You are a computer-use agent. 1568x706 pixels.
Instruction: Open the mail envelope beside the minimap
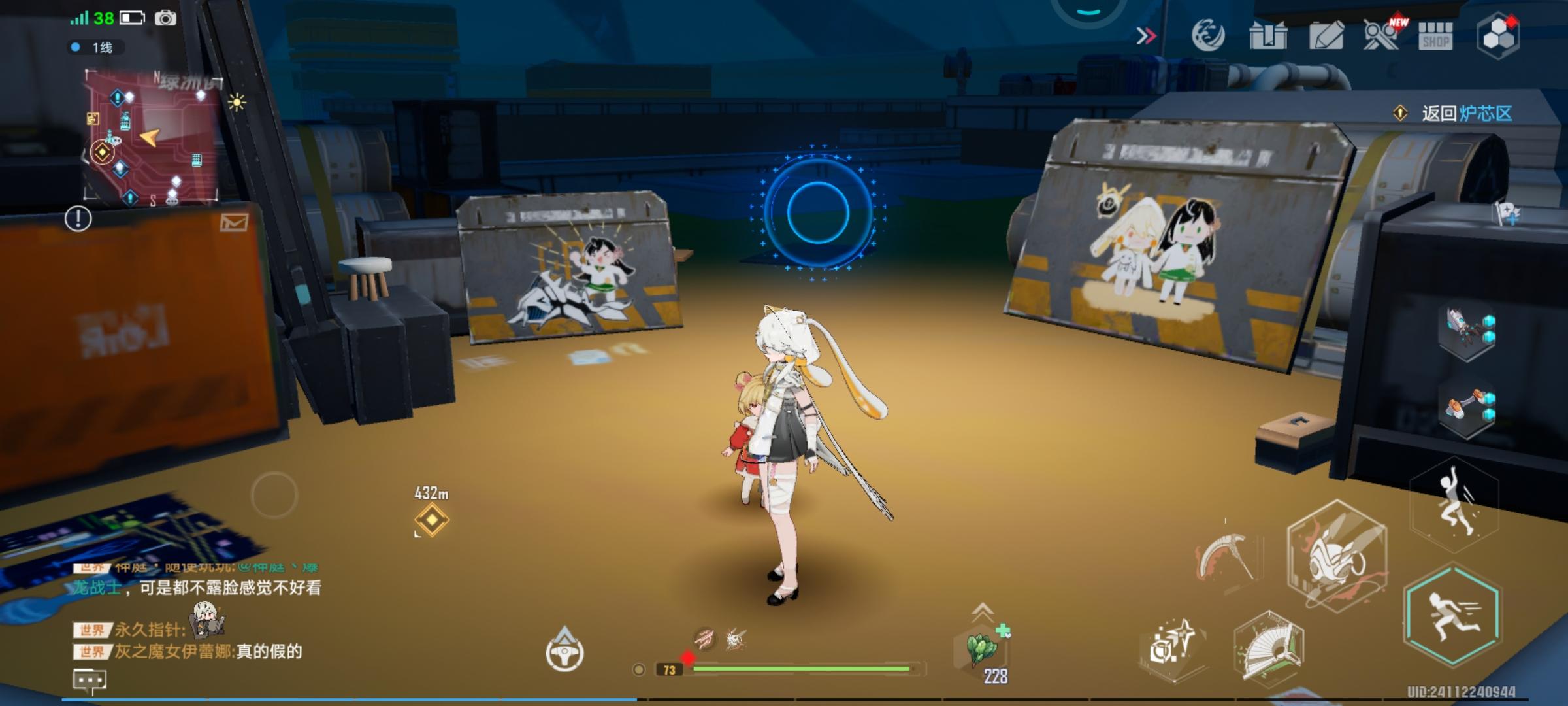(235, 222)
